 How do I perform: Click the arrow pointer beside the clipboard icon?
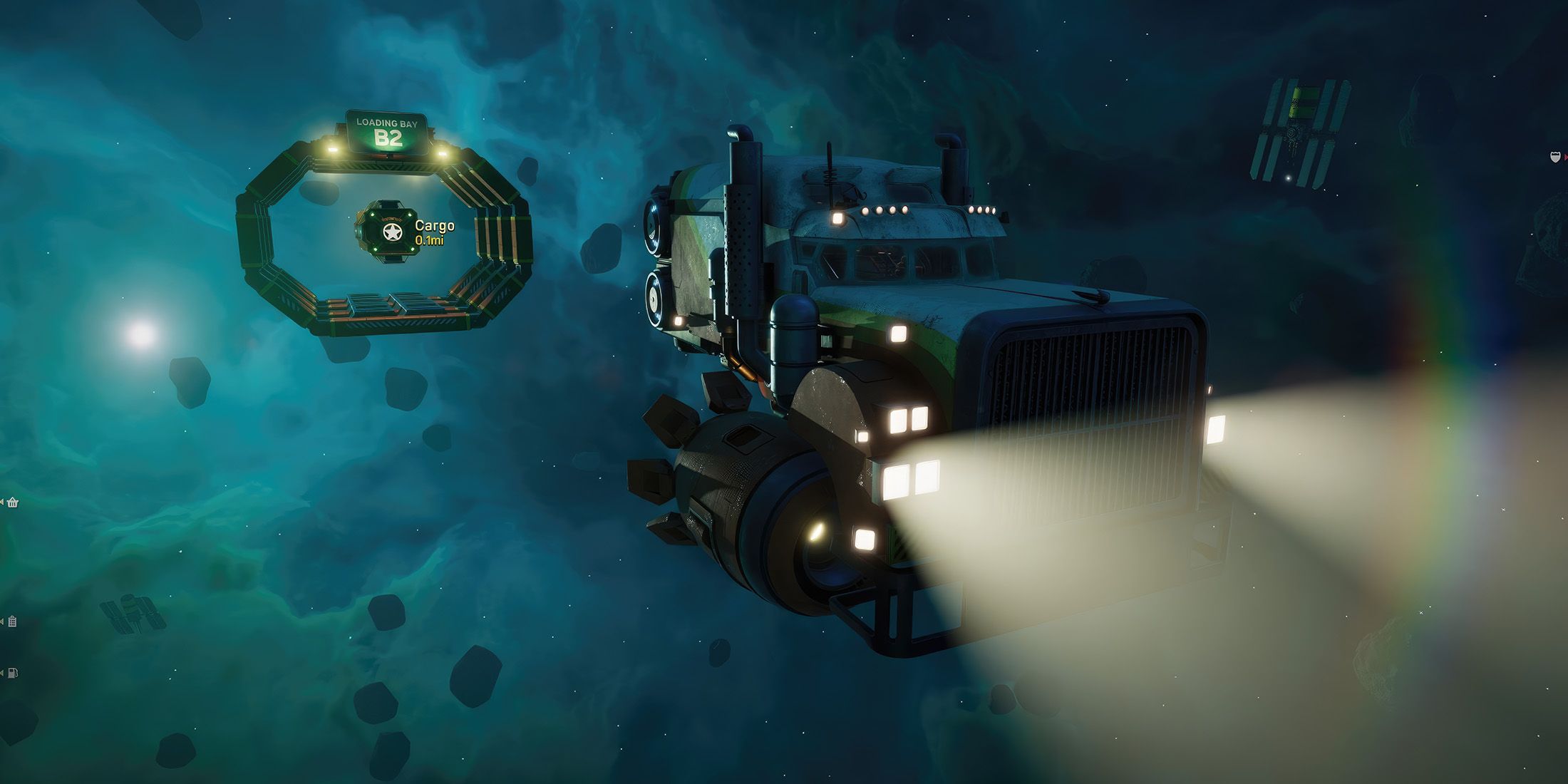(x=3, y=620)
